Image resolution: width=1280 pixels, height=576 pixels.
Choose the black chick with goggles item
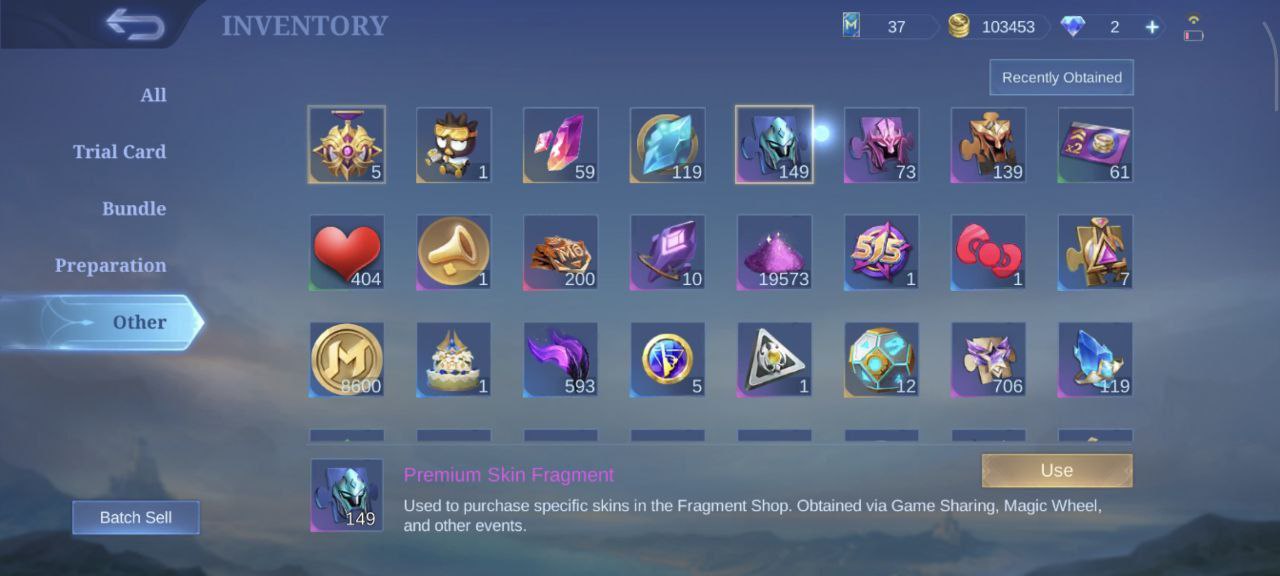(454, 145)
